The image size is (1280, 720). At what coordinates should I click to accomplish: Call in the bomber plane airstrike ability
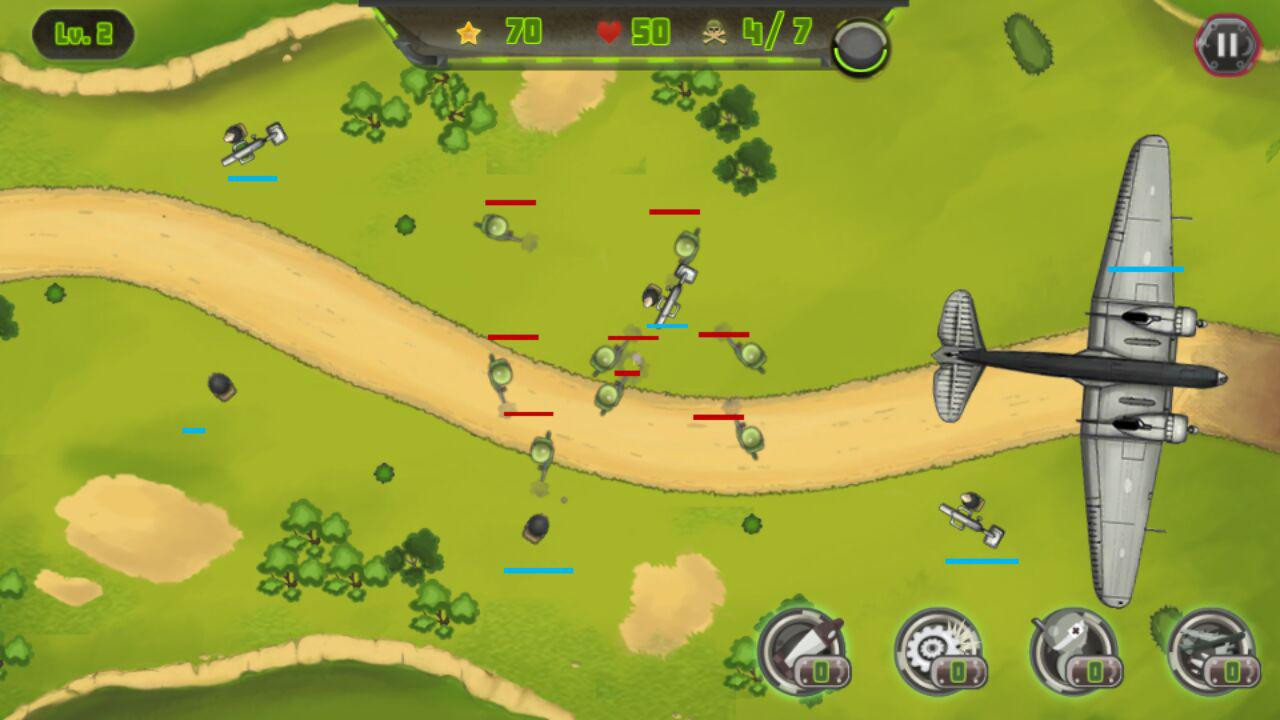[x=1211, y=651]
